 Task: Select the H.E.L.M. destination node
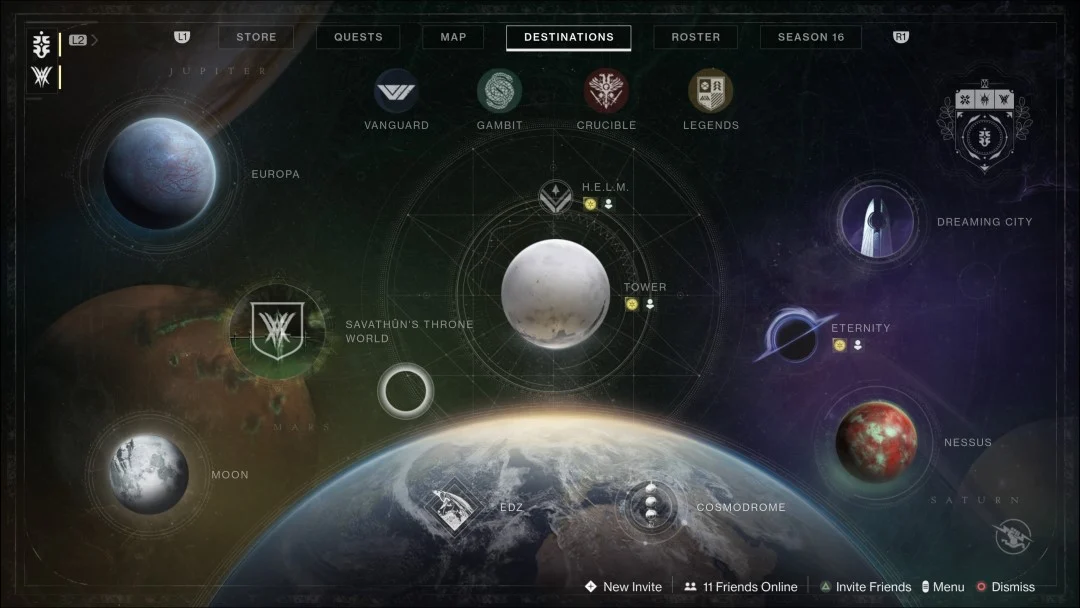coord(555,196)
